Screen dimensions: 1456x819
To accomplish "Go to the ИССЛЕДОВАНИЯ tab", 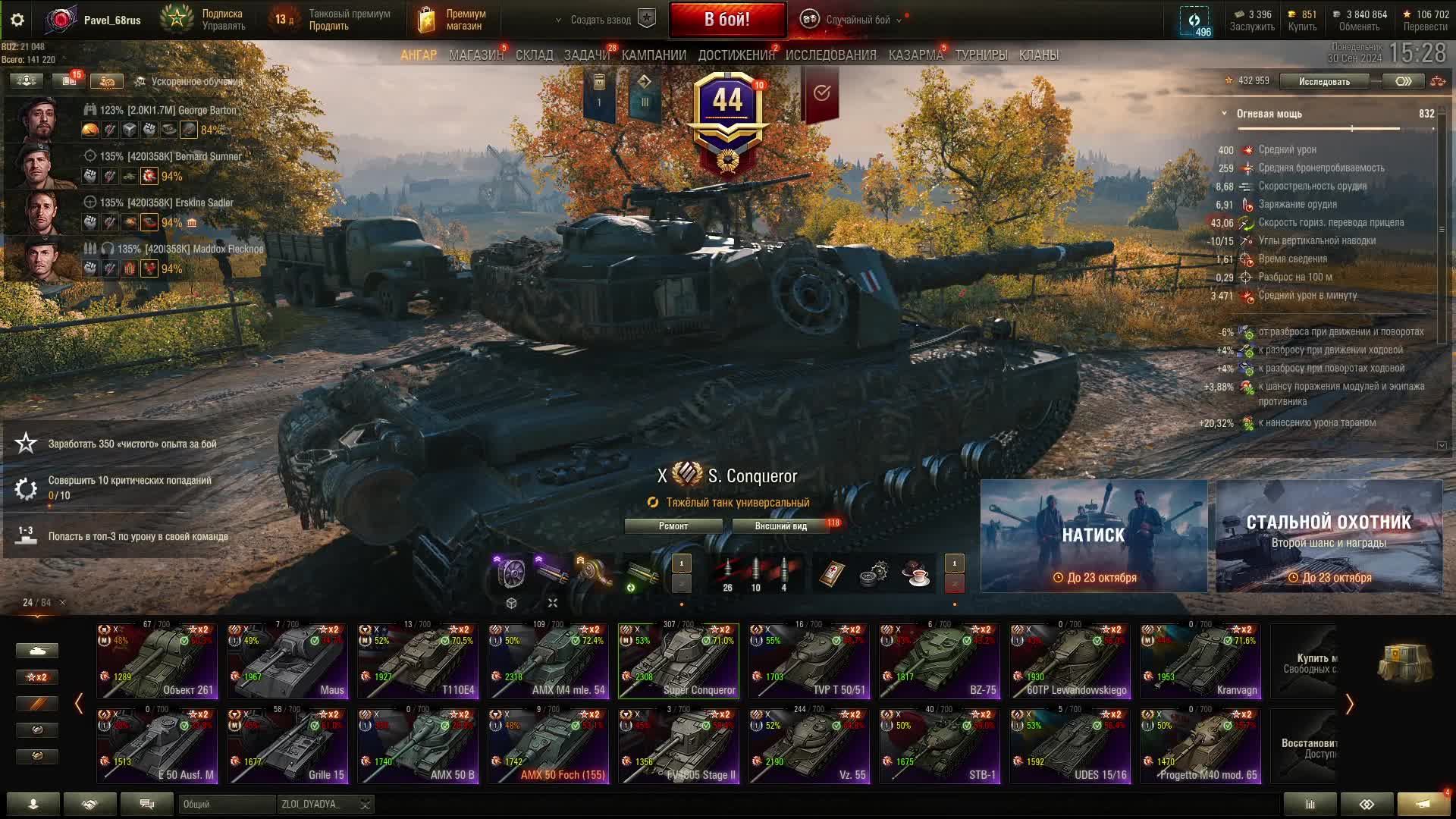I will (x=830, y=55).
